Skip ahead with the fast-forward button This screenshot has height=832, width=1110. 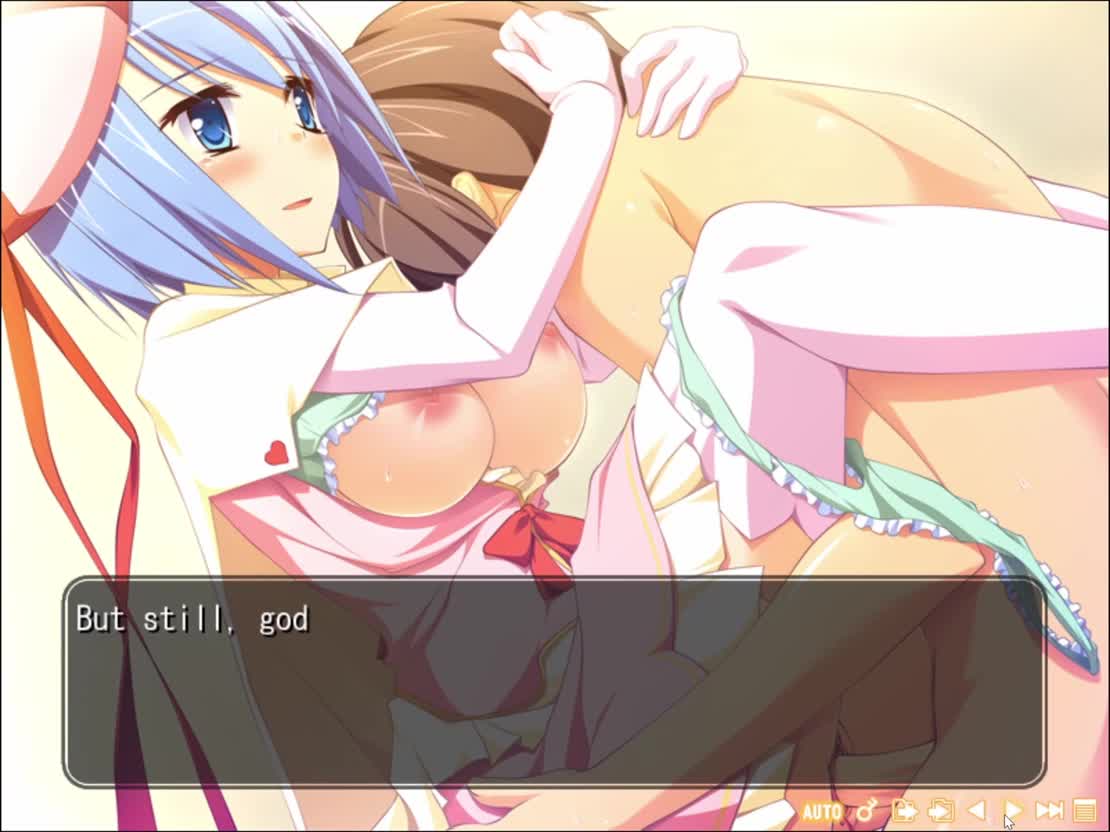[1049, 810]
